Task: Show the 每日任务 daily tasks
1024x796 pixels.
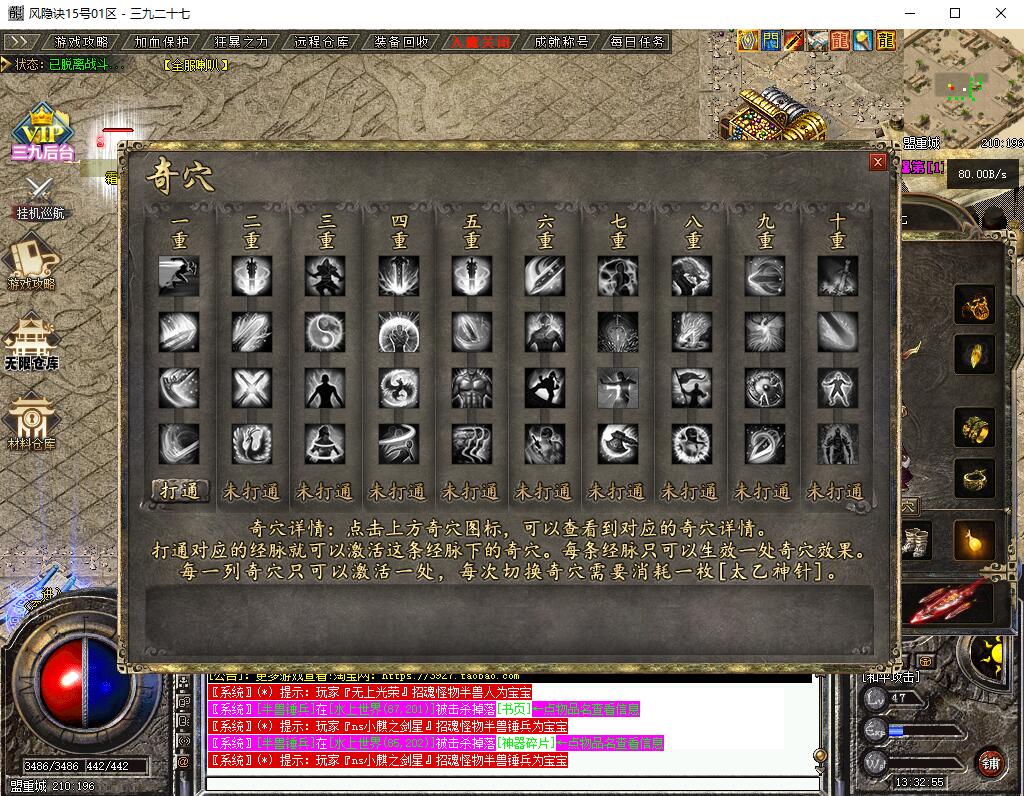Action: pyautogui.click(x=637, y=42)
